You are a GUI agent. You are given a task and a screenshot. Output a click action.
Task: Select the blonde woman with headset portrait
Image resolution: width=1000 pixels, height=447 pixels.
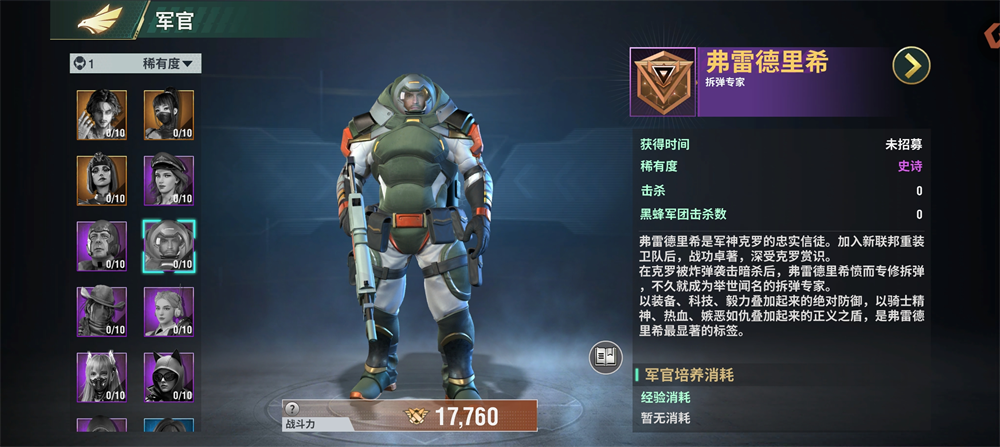168,312
